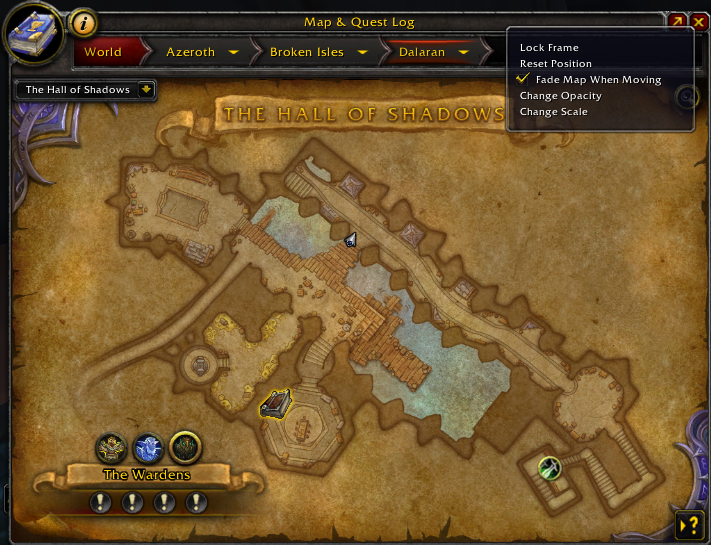Click The Wardens faction banner
The height and width of the screenshot is (545, 711).
[x=147, y=475]
